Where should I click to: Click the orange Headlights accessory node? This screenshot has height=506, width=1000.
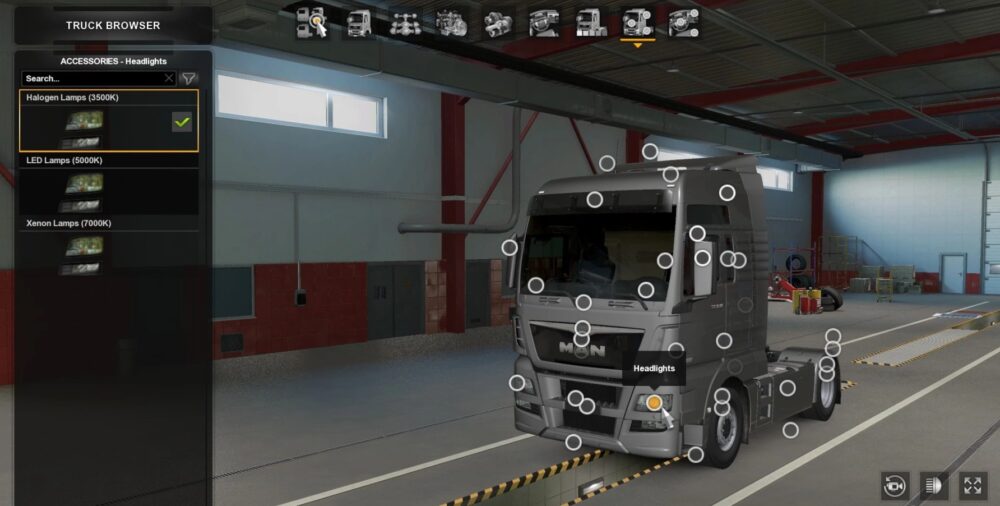tap(653, 402)
